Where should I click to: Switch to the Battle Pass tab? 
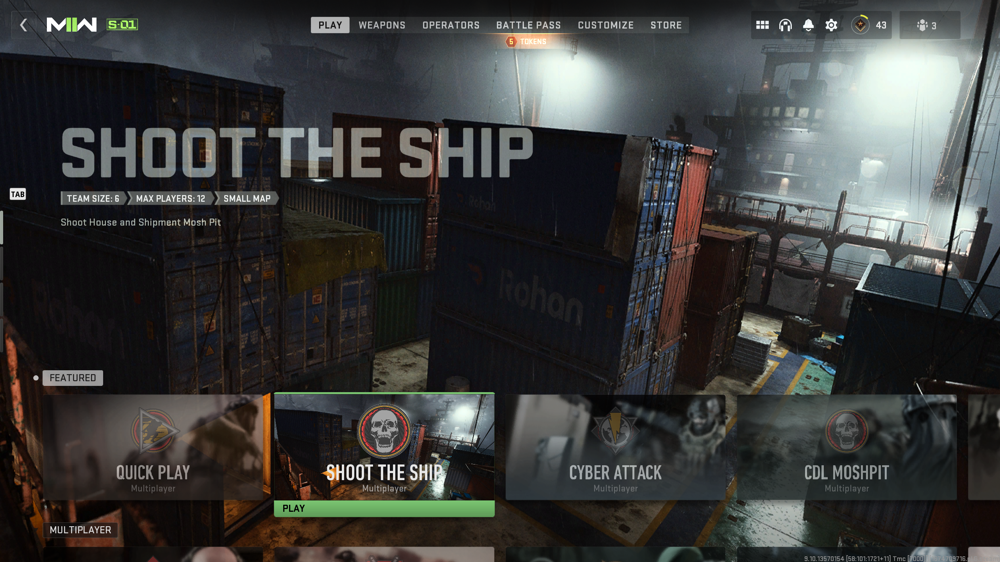528,25
